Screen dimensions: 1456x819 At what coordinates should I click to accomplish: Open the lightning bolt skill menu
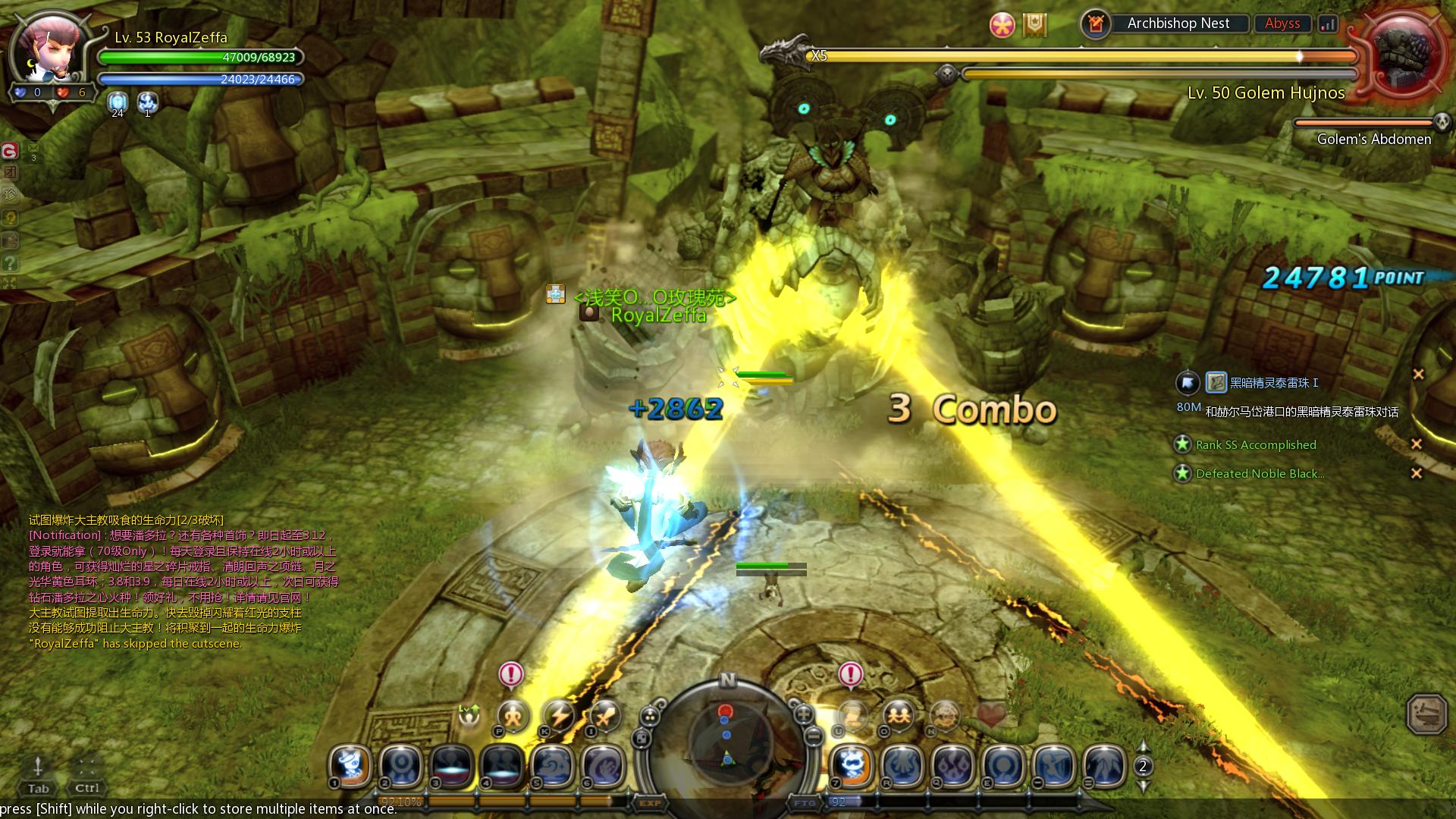click(559, 715)
